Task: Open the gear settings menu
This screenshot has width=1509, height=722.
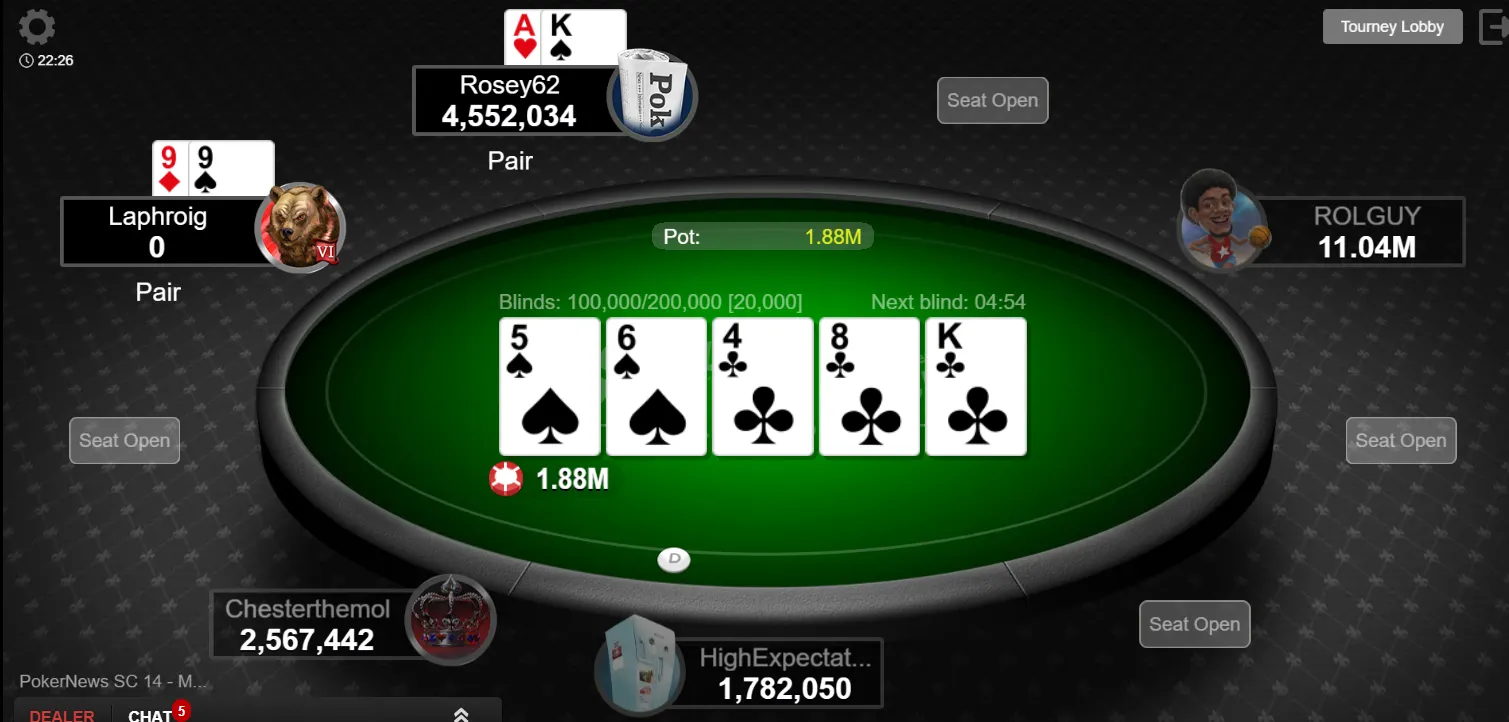Action: pyautogui.click(x=37, y=27)
